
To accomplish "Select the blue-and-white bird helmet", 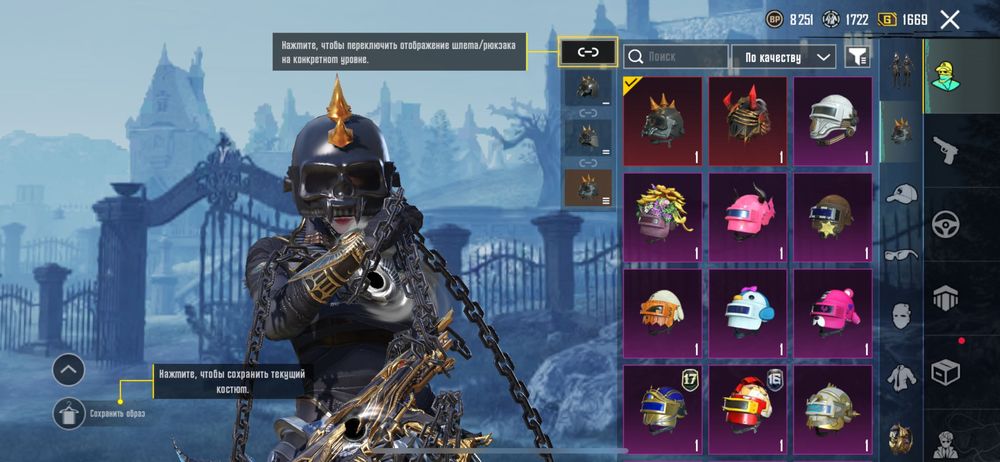I will point(748,311).
